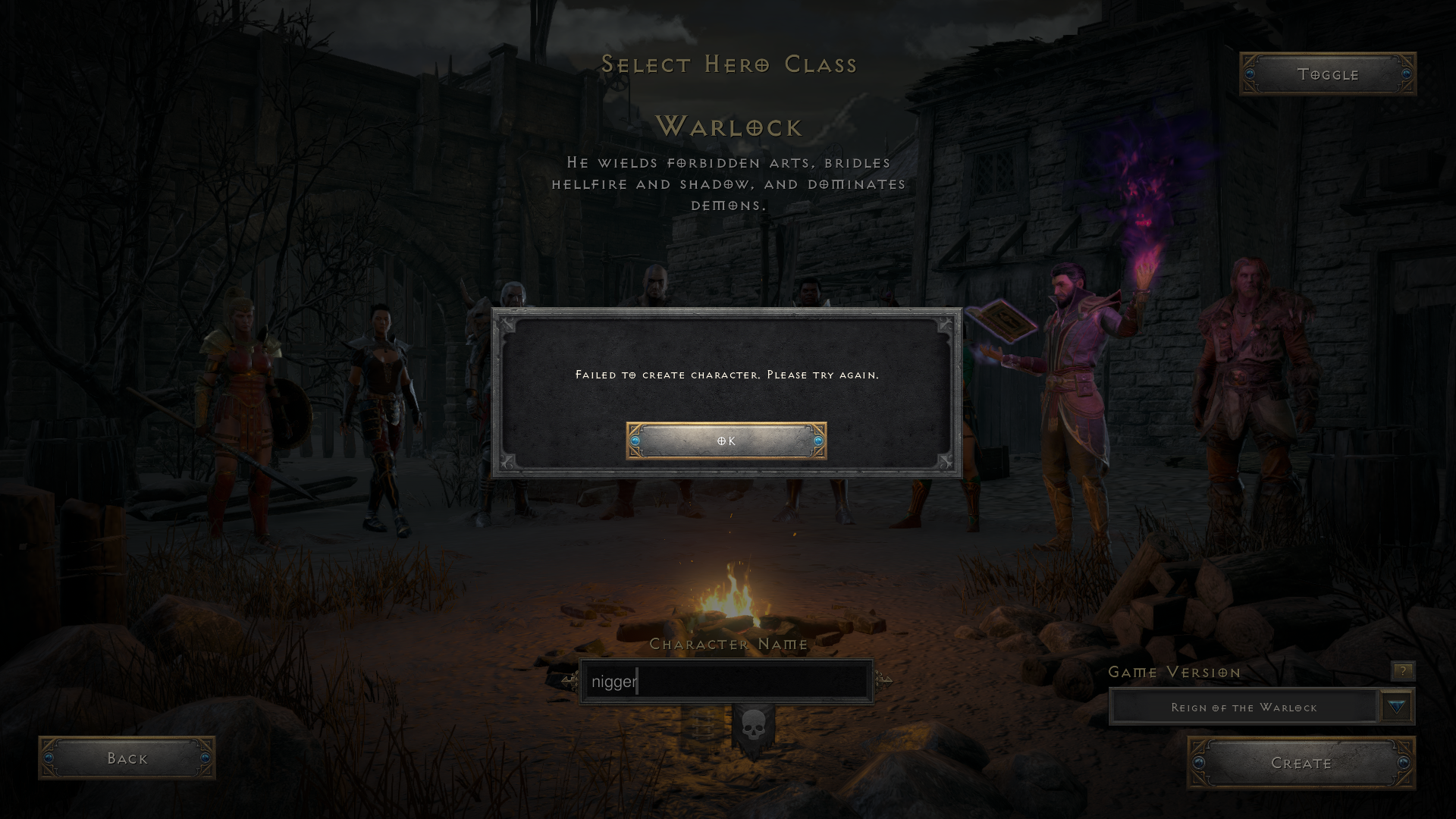Select the Reign of the Warlock version box
Image resolution: width=1456 pixels, height=819 pixels.
coord(1243,707)
